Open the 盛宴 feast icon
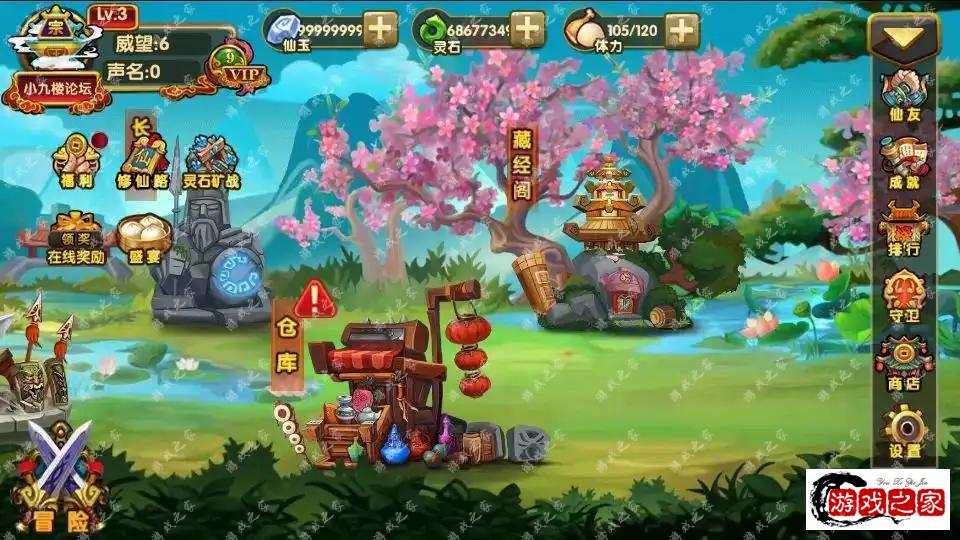960x540 pixels. [144, 240]
